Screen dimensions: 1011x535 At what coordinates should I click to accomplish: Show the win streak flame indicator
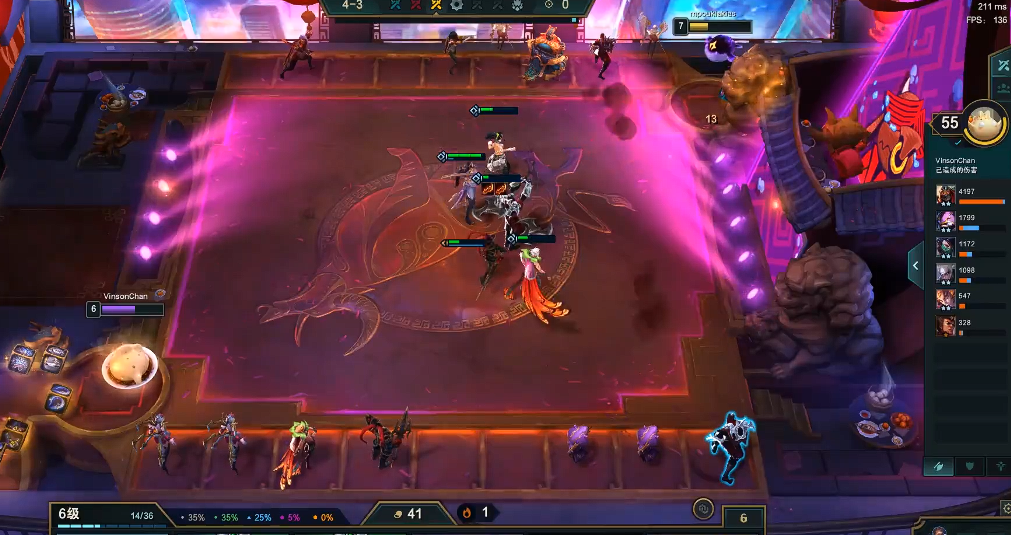click(x=466, y=513)
